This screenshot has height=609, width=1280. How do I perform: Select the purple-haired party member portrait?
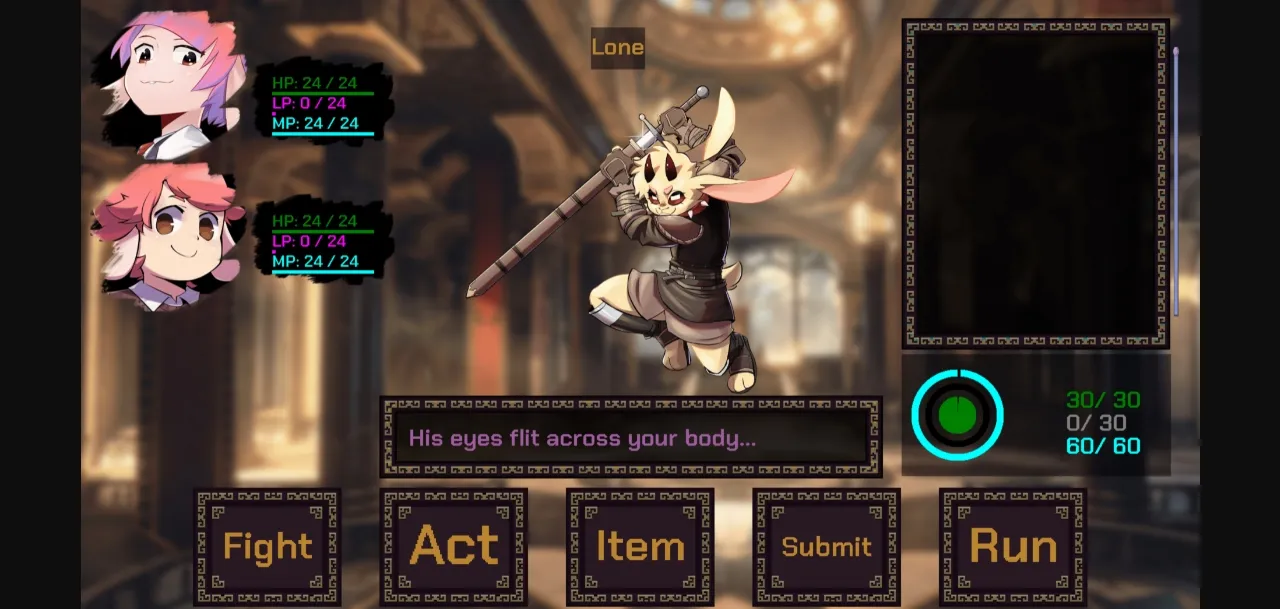pyautogui.click(x=170, y=85)
